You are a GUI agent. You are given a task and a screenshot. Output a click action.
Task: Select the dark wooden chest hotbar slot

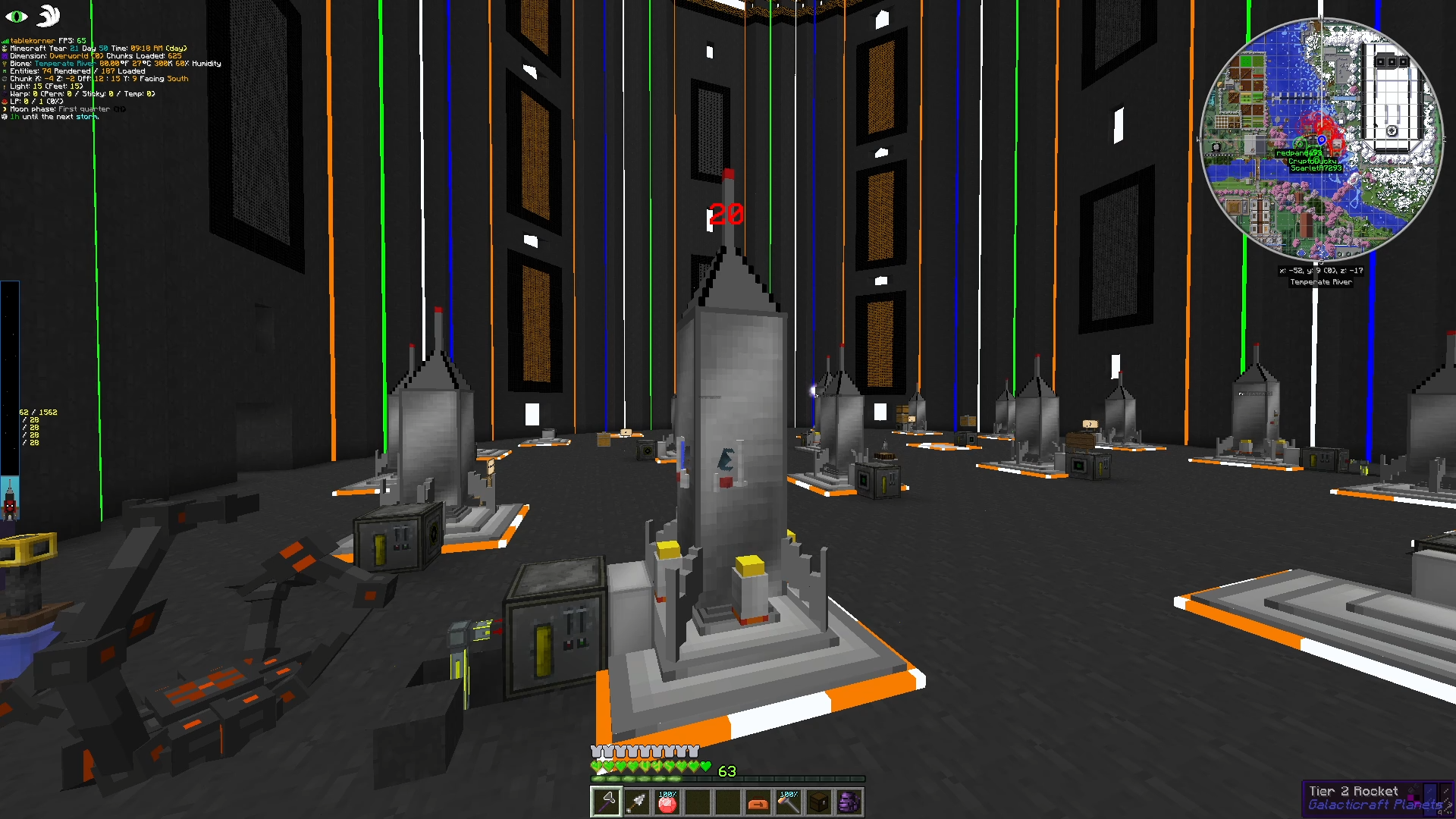[x=819, y=802]
